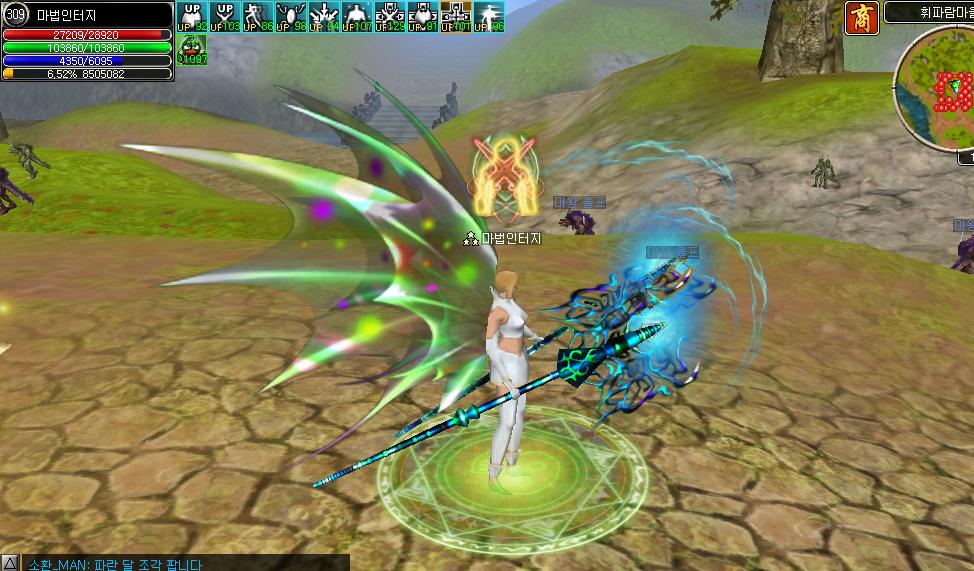The height and width of the screenshot is (571, 974).
Task: Open the red 商 shop icon
Action: click(x=861, y=17)
